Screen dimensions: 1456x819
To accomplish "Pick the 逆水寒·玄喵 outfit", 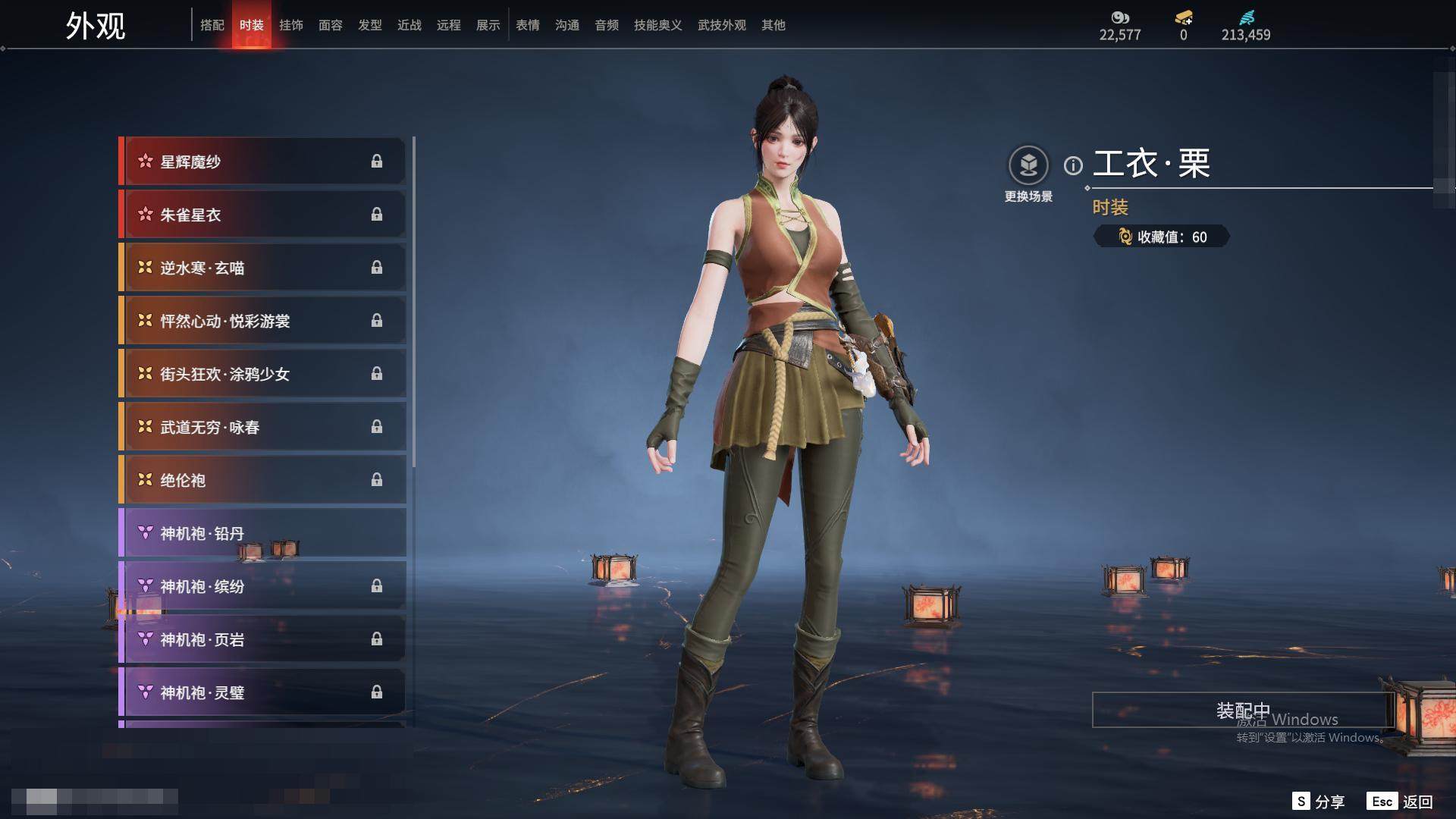I will pos(262,268).
